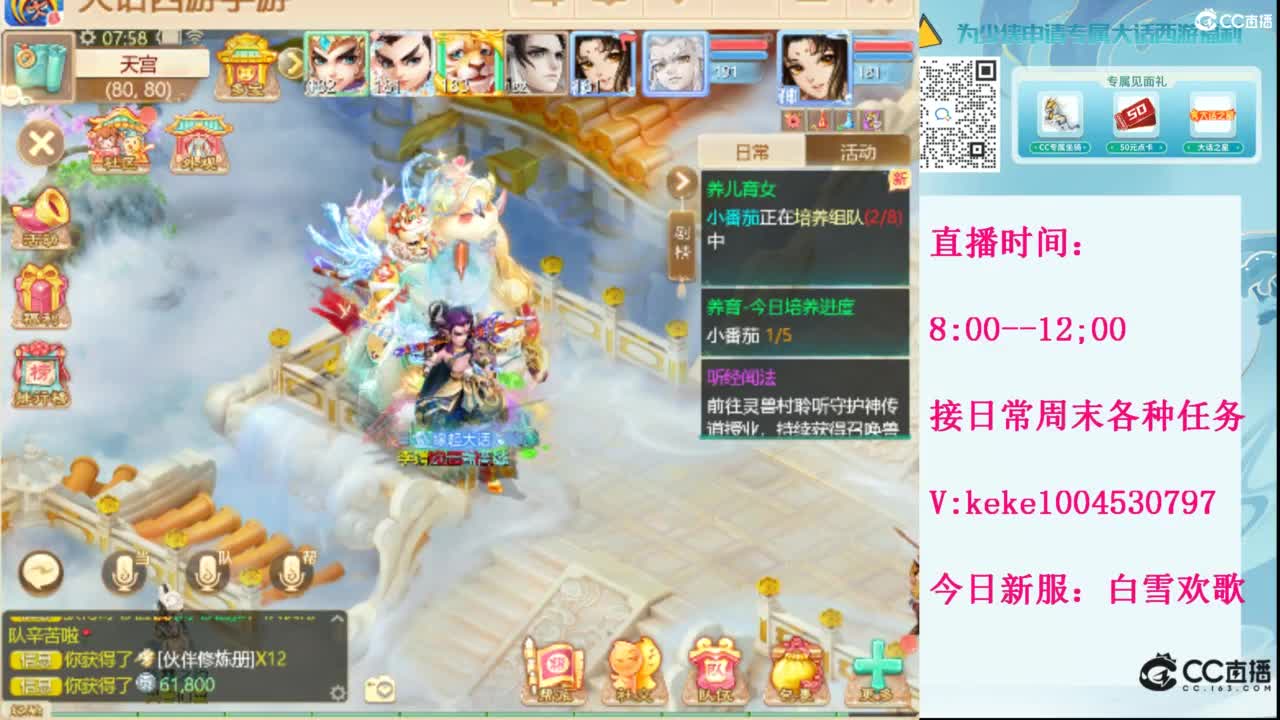Open the 社区 community icon

tap(117, 146)
